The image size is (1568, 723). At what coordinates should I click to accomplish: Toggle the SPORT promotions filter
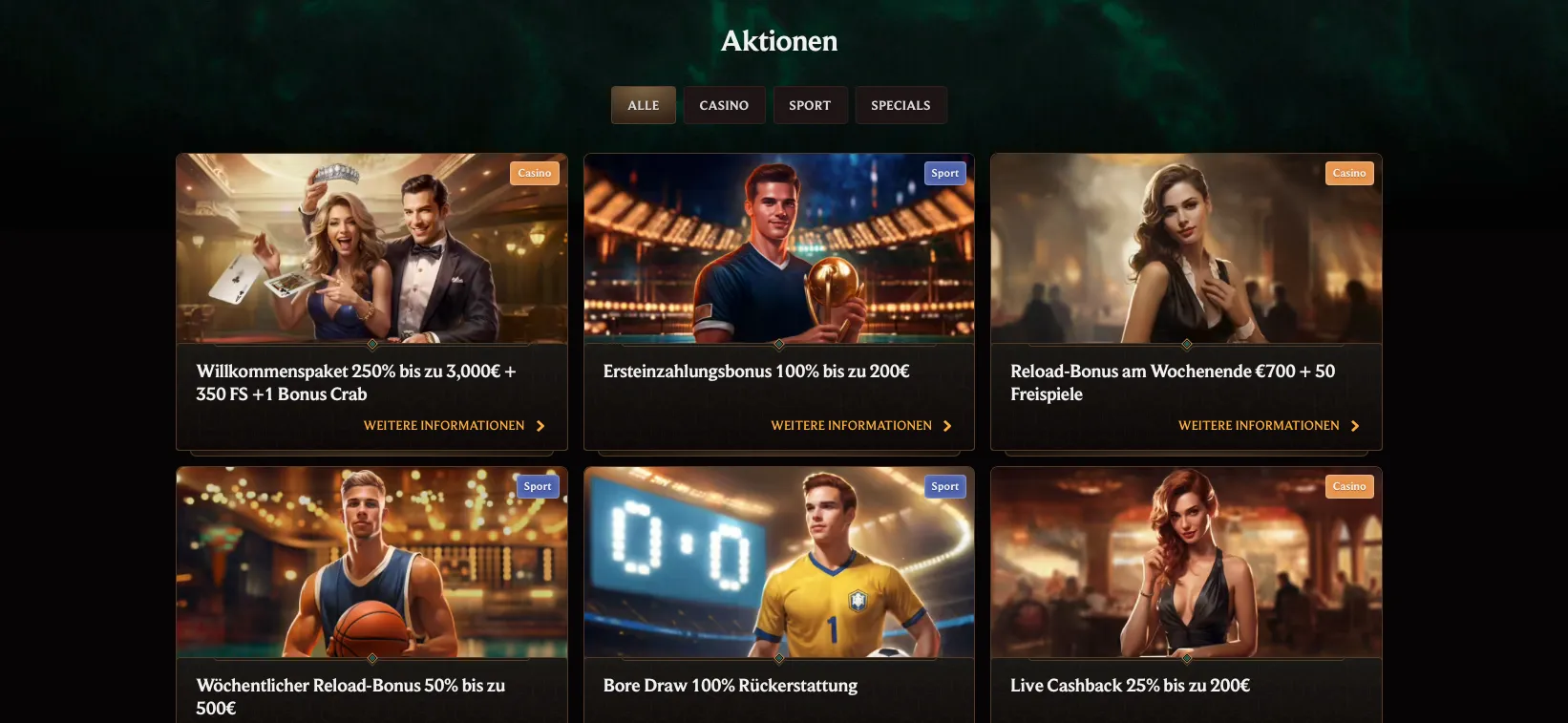(x=810, y=105)
